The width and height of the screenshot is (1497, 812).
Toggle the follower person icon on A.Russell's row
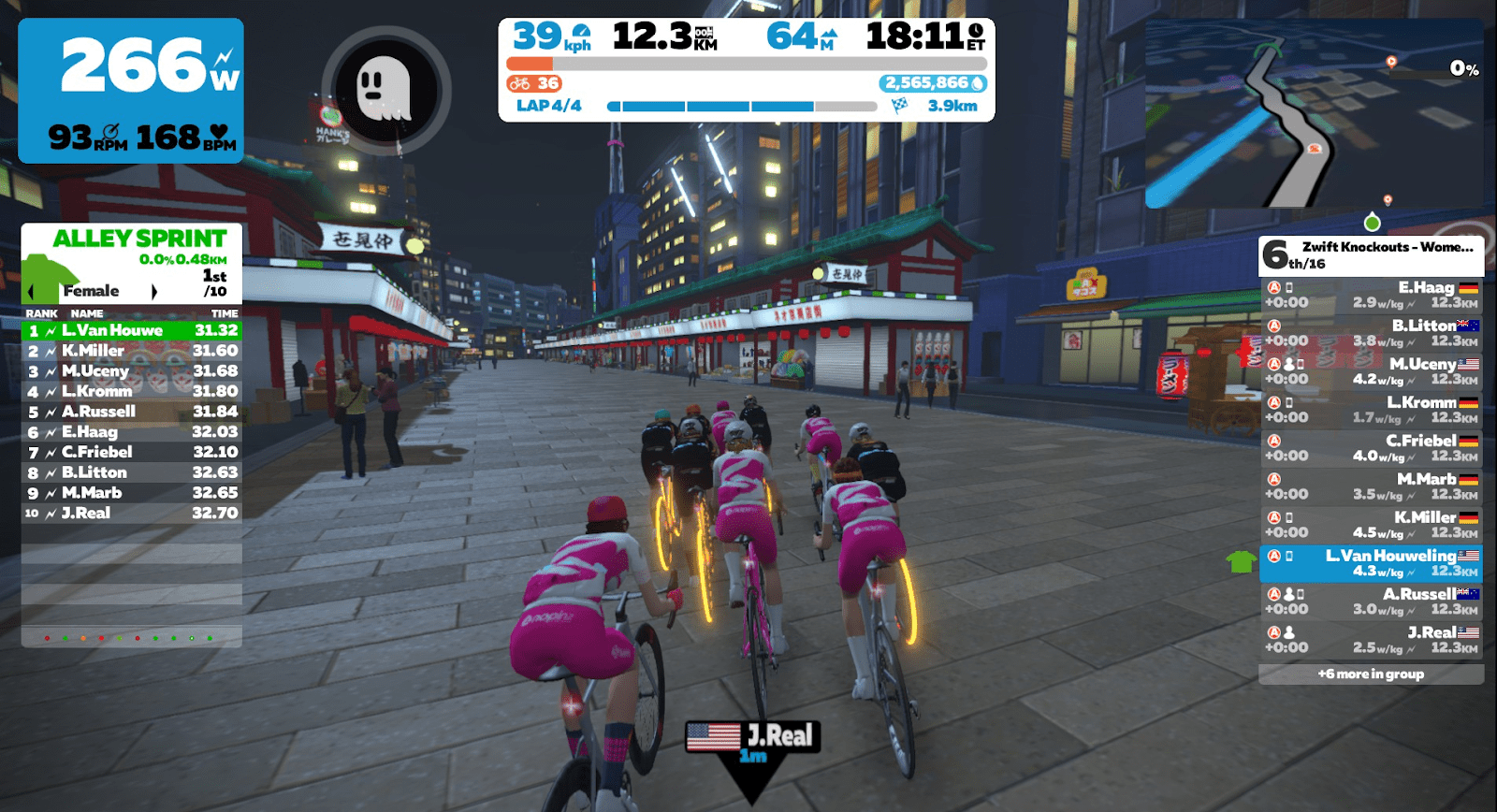pyautogui.click(x=1289, y=593)
